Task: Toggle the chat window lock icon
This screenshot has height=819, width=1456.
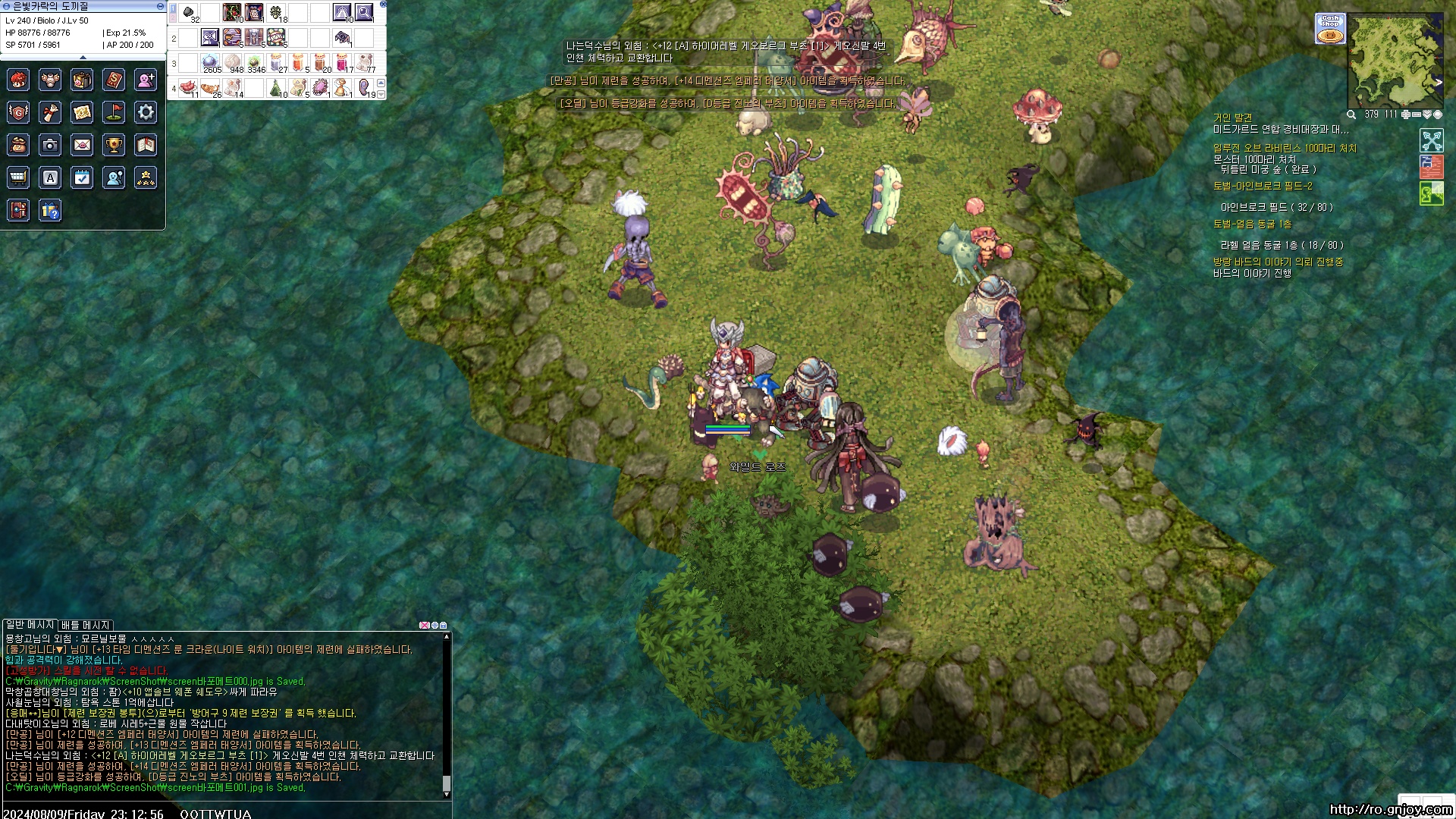Action: click(x=444, y=626)
